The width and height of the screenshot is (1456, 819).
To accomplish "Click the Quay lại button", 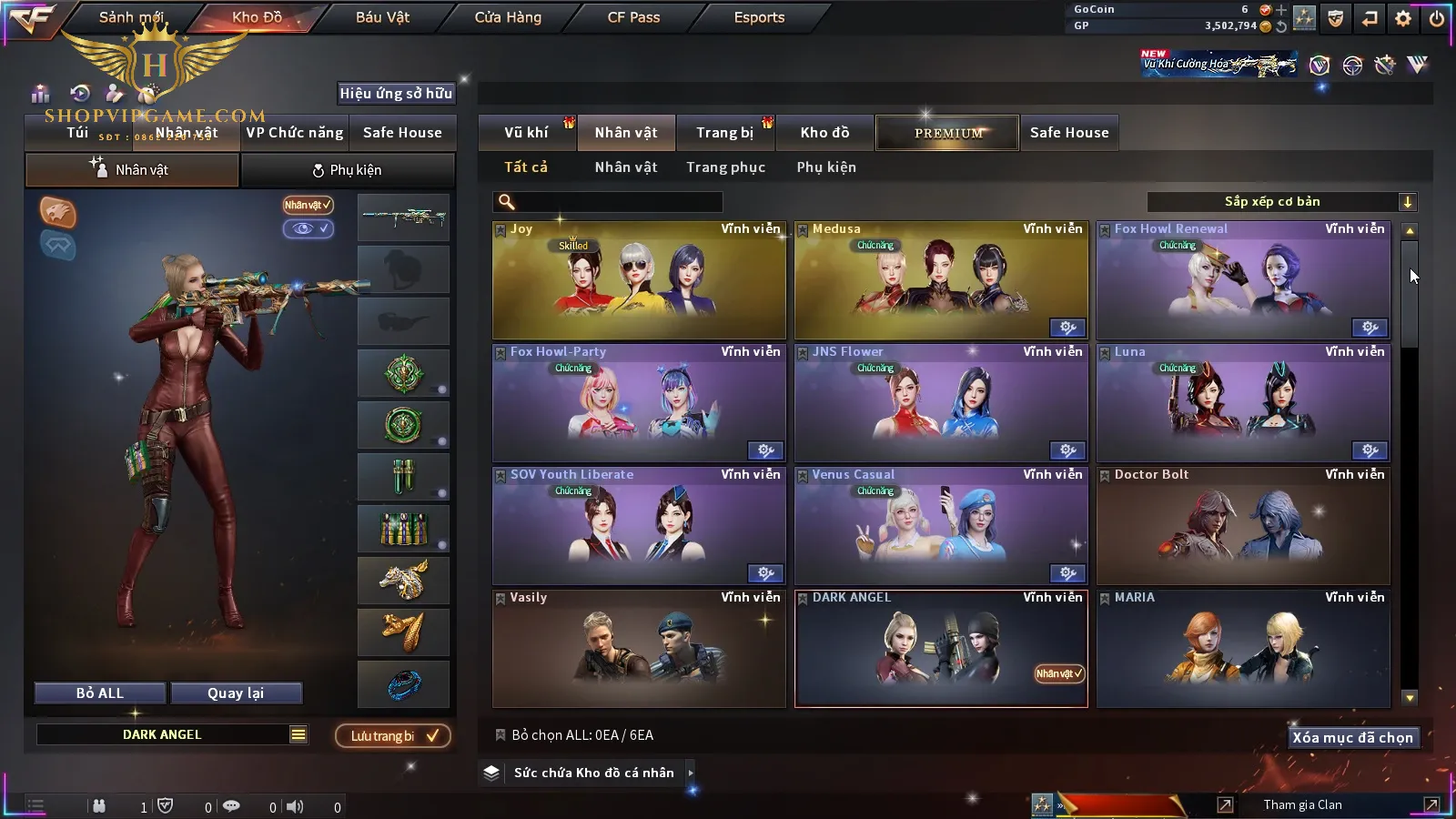I will pyautogui.click(x=236, y=693).
